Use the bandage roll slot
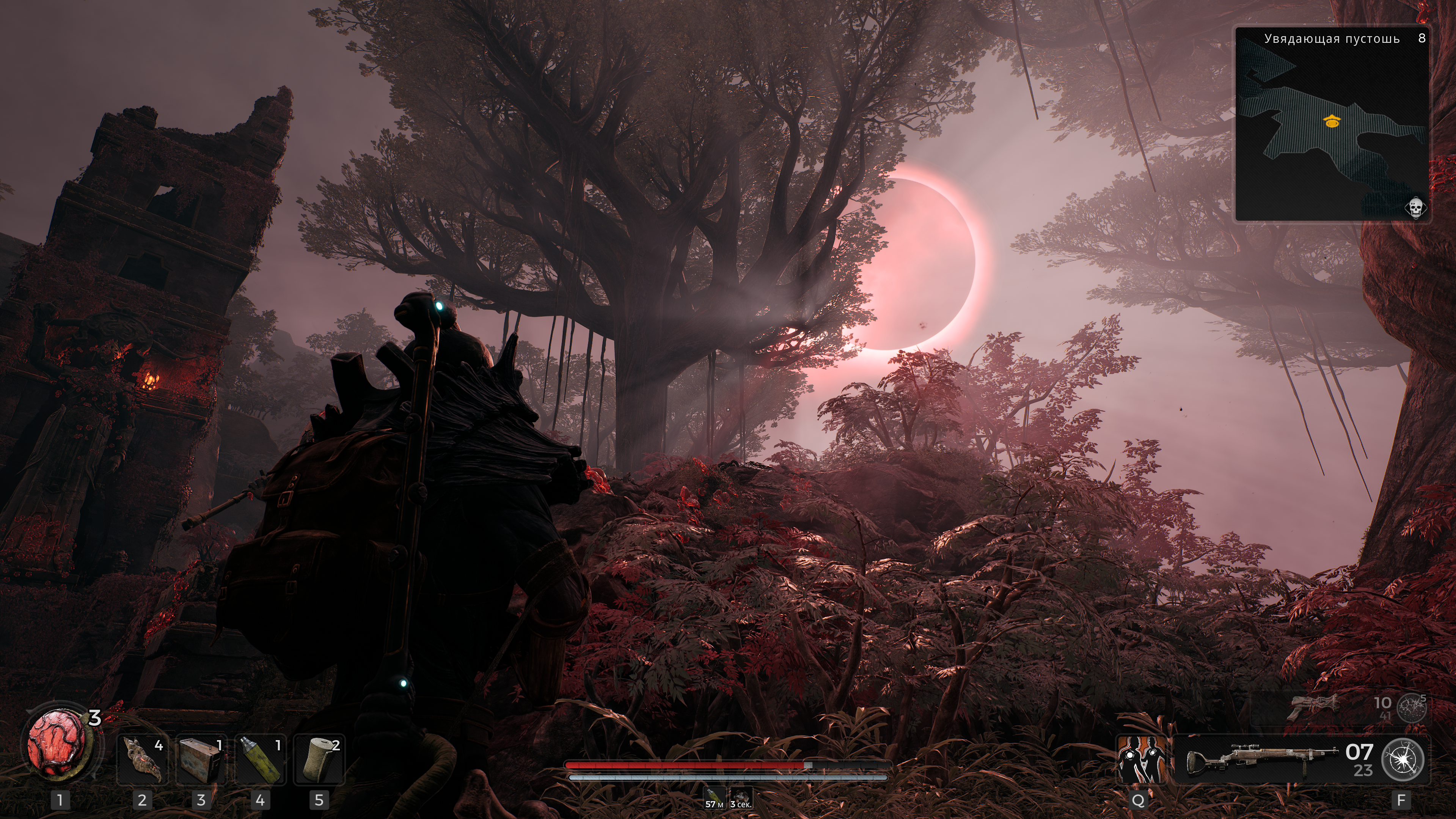Screen dimensions: 1456x819 click(x=319, y=760)
